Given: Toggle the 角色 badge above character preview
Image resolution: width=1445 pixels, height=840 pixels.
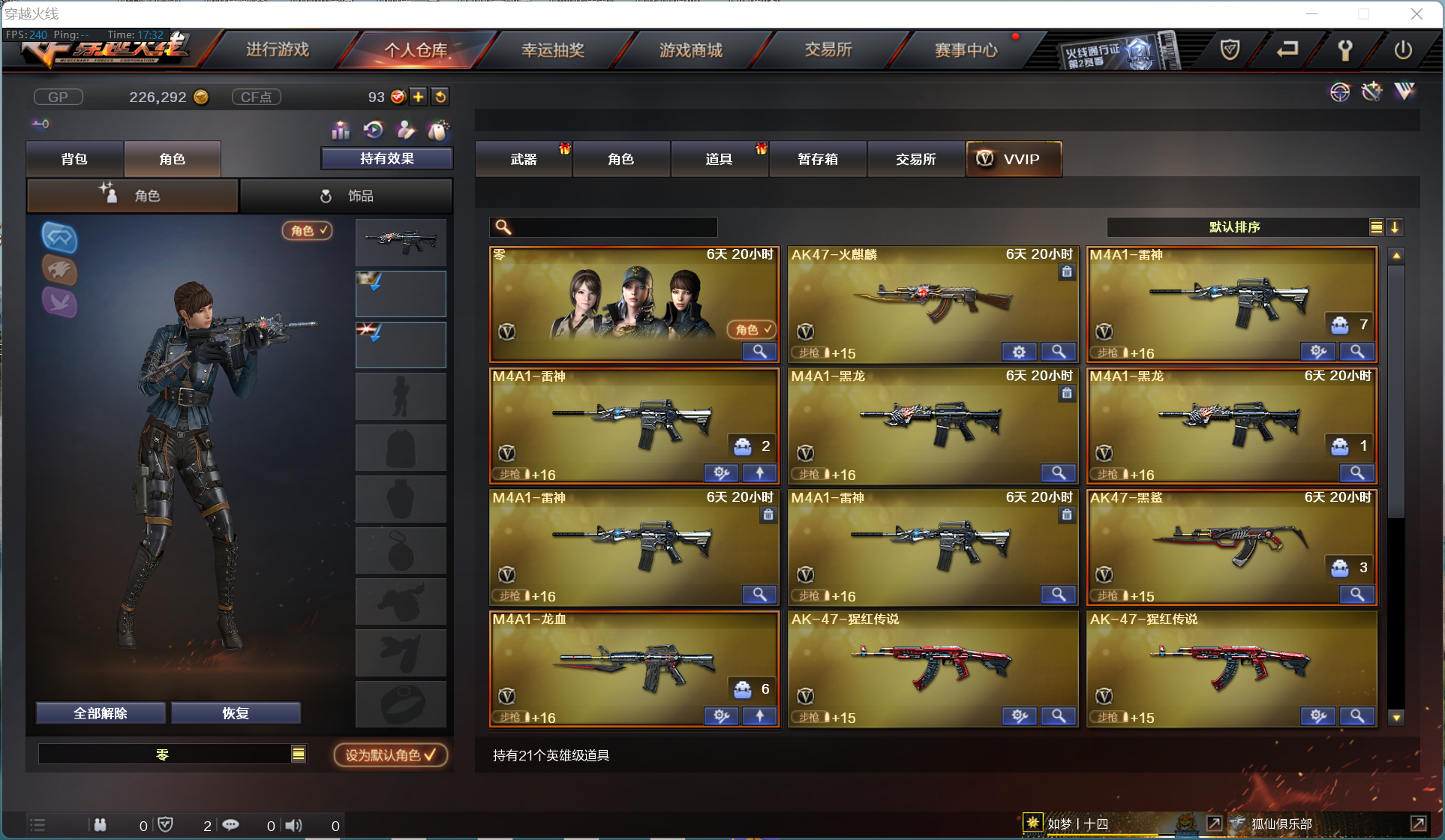Looking at the screenshot, I should [x=307, y=231].
